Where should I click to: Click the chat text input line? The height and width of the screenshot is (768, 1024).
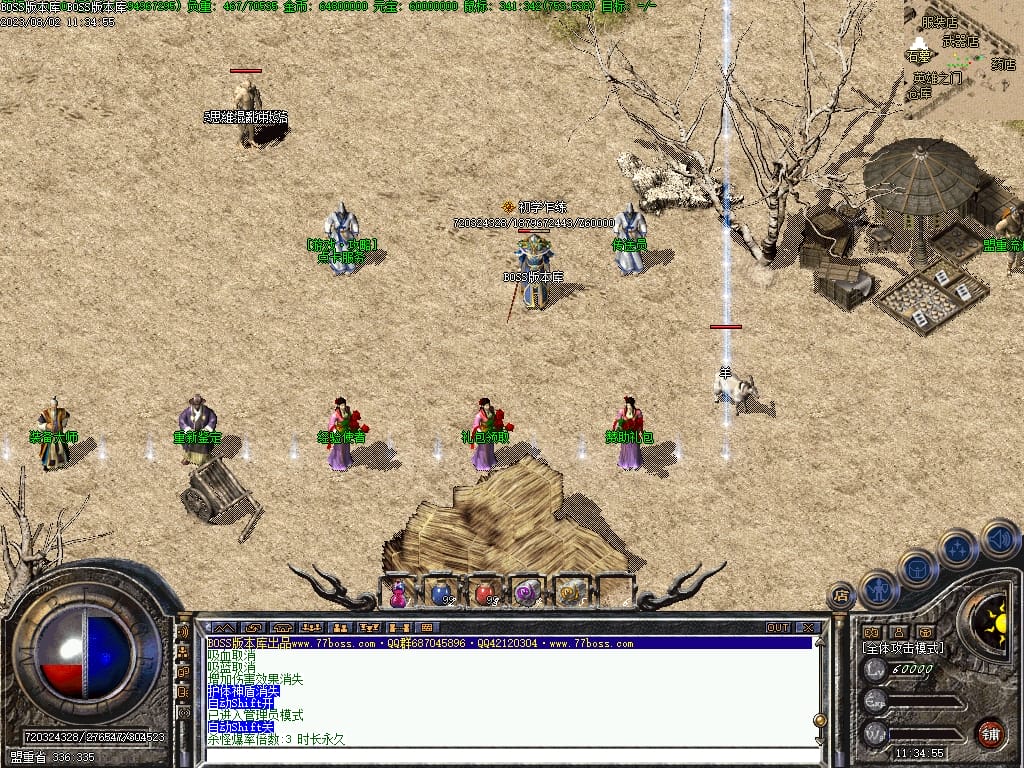pos(510,753)
